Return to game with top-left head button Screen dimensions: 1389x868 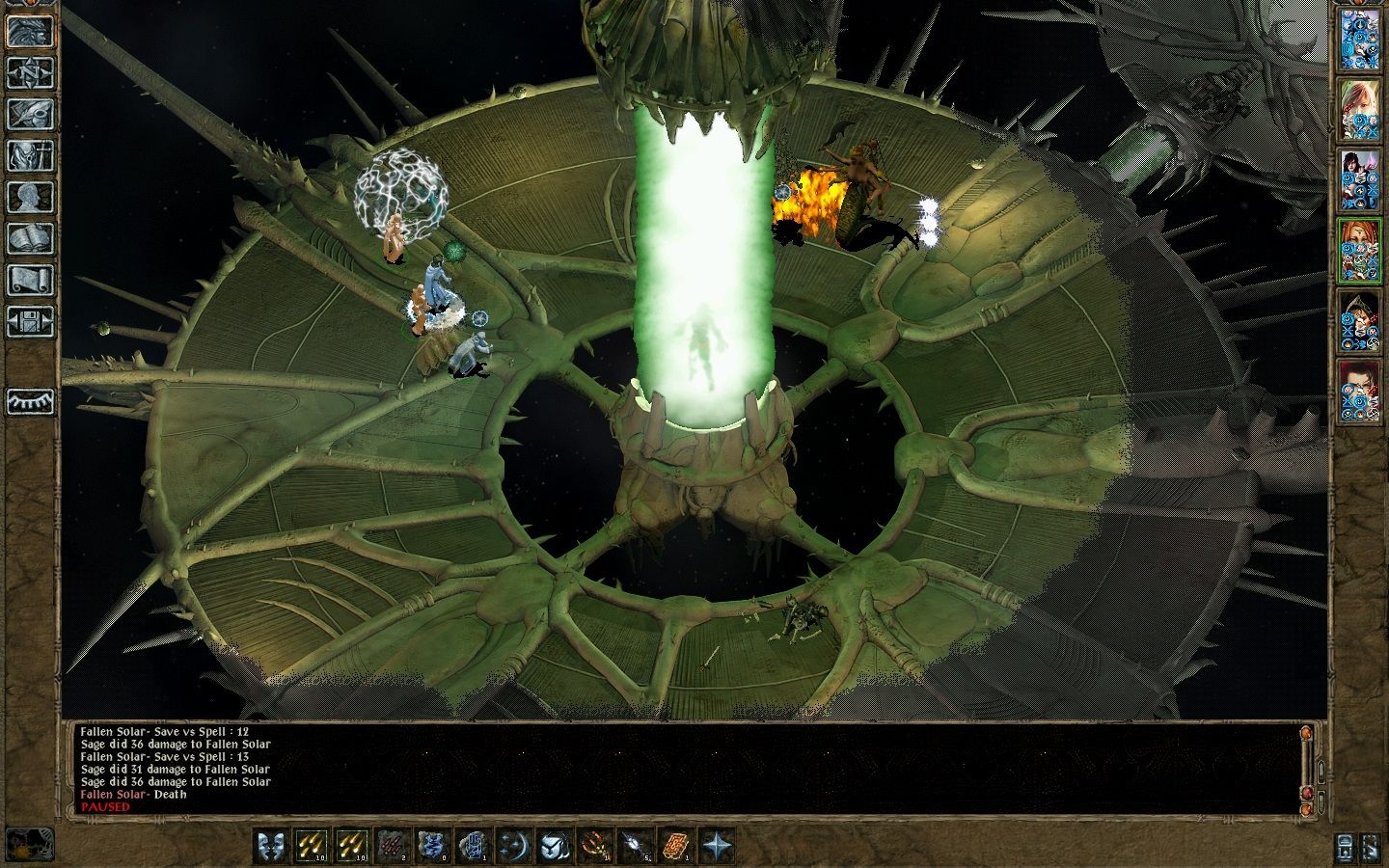coord(30,31)
